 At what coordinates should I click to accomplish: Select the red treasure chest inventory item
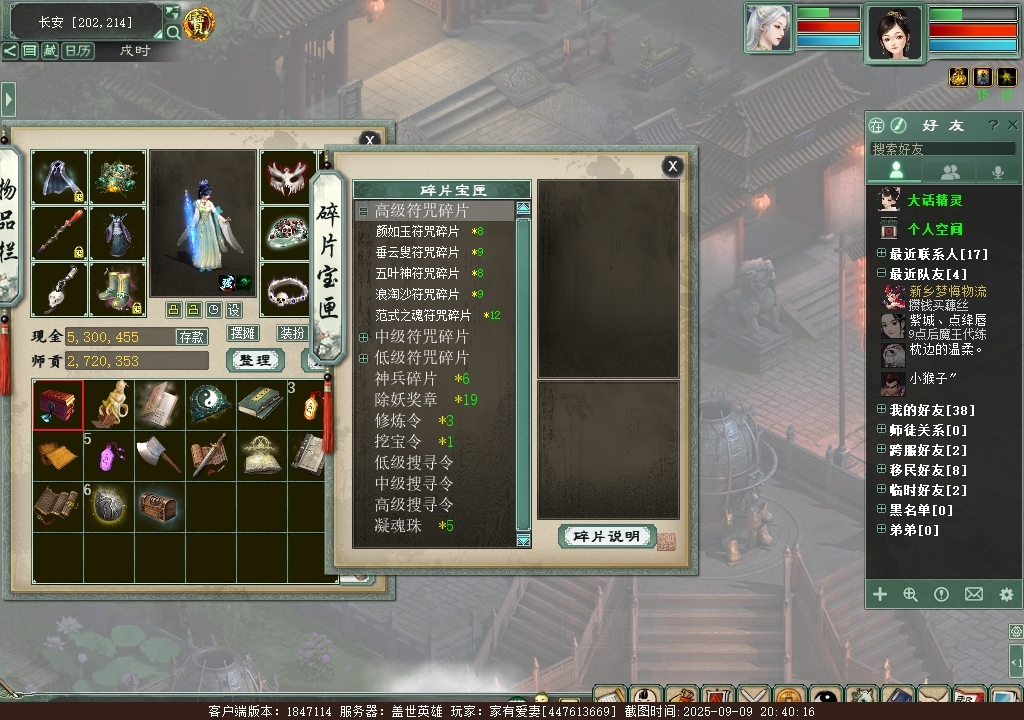coord(58,405)
